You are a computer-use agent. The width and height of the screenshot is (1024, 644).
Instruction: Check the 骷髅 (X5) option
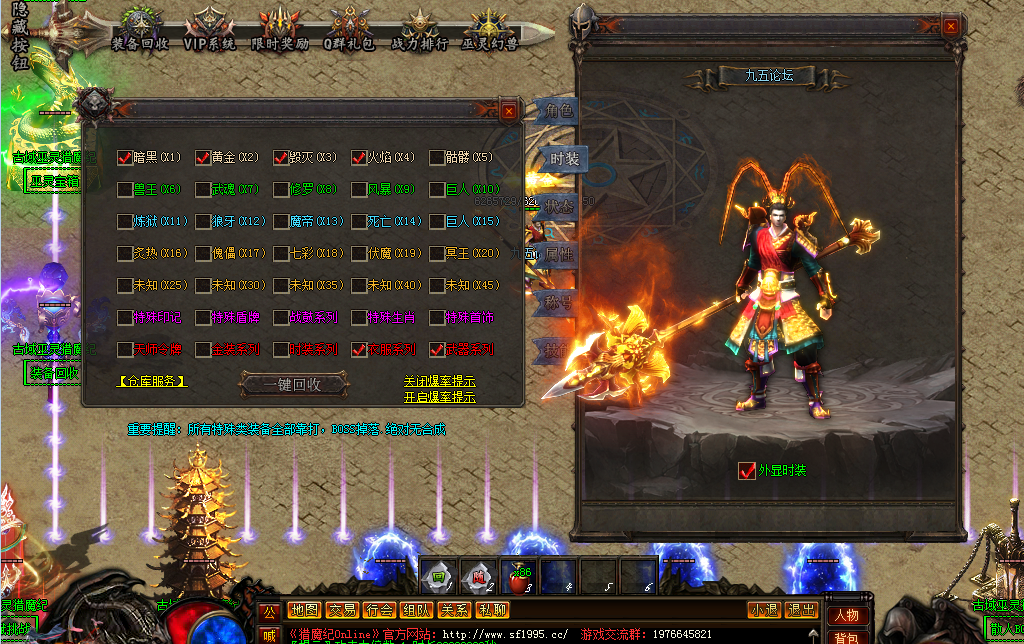coord(437,157)
